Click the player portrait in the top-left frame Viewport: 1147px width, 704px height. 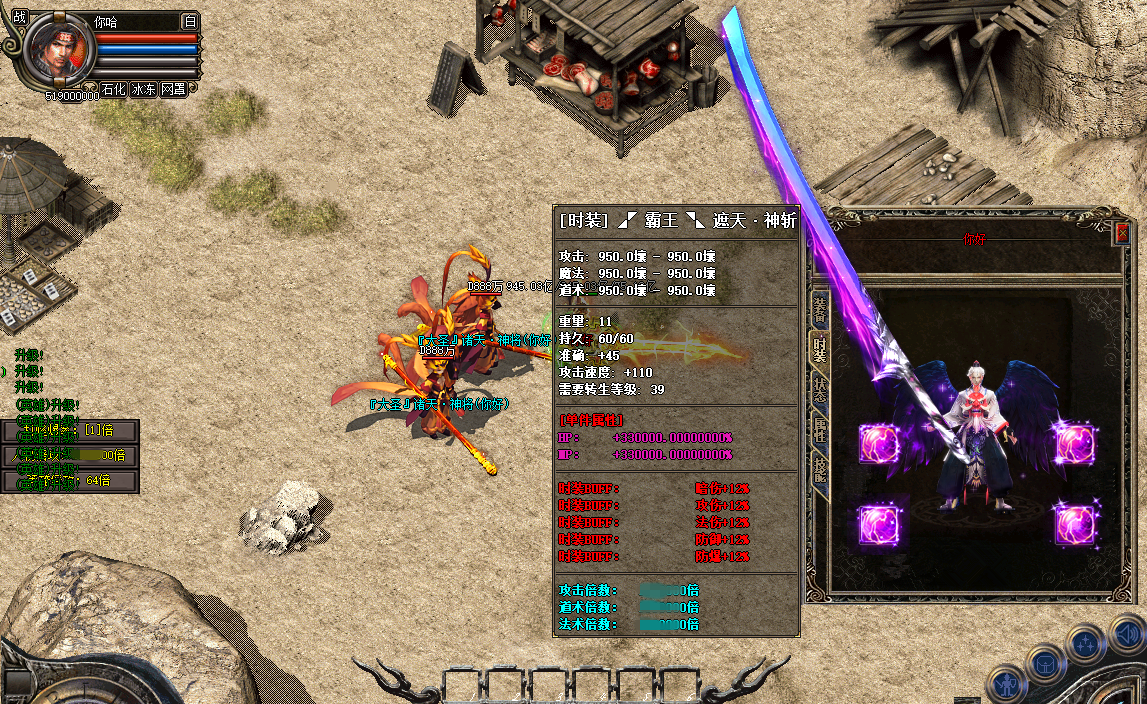tap(58, 52)
